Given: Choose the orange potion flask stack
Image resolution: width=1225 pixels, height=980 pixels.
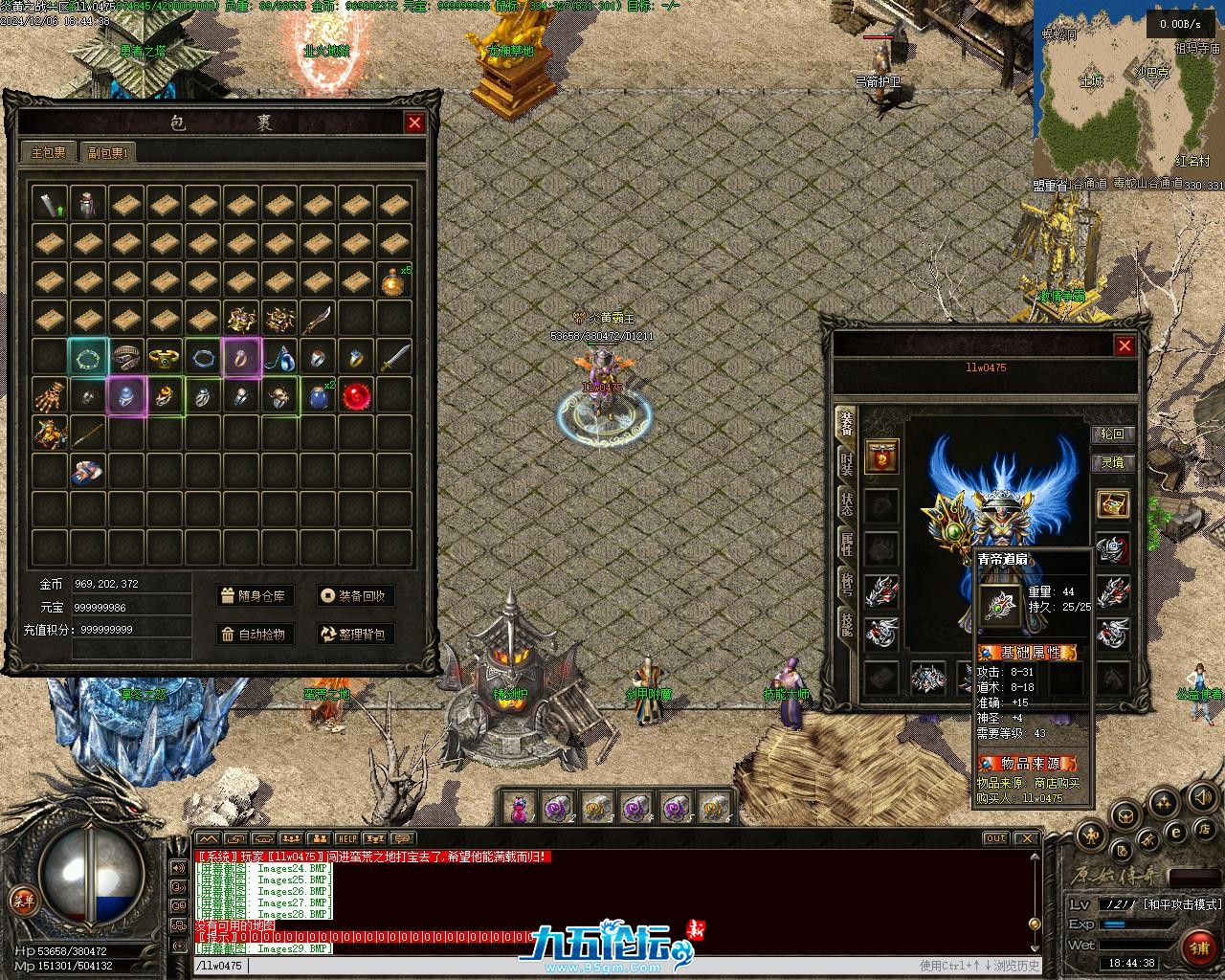Looking at the screenshot, I should point(392,281).
